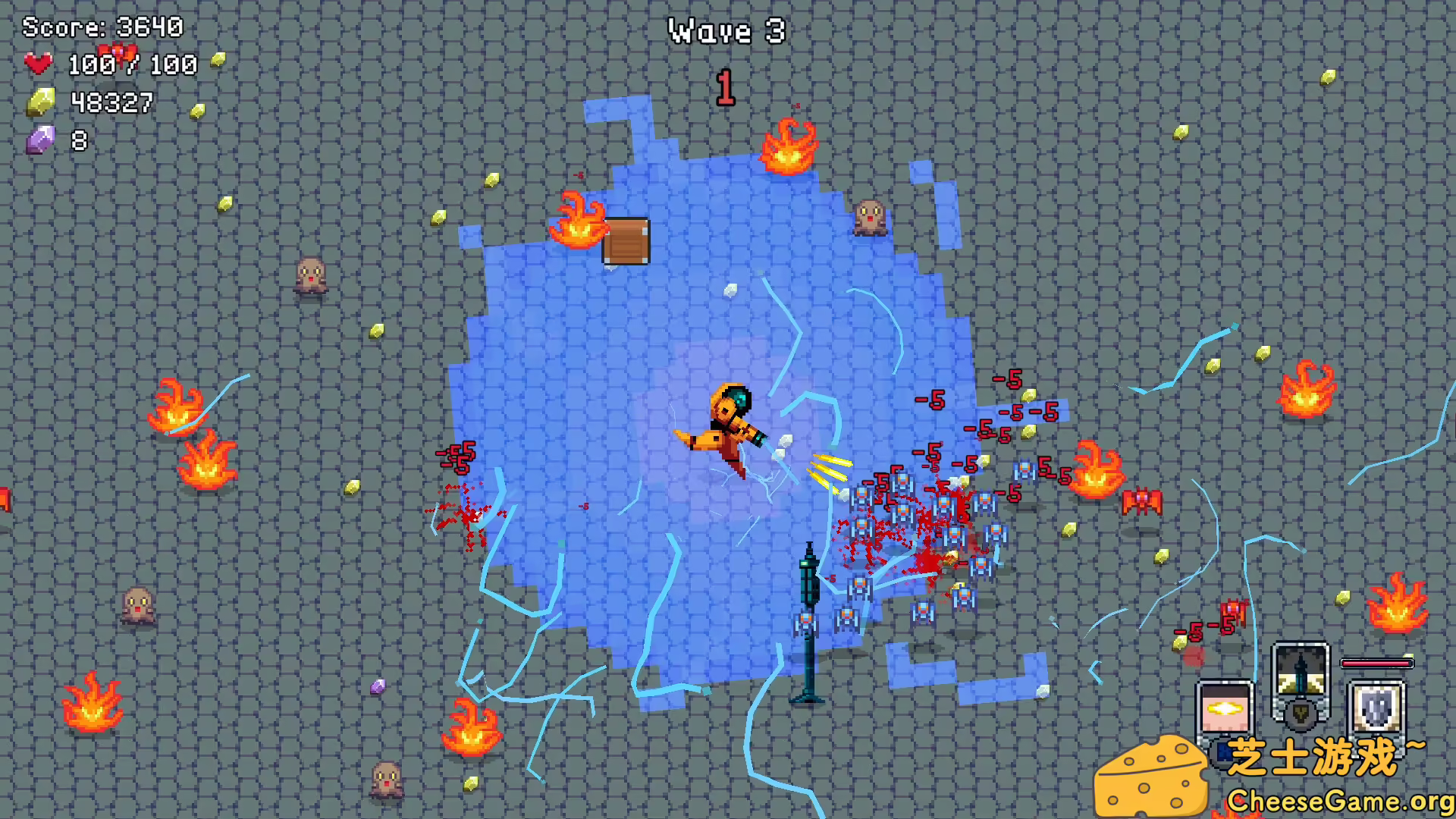Select the yellow gem currency icon
1456x819 pixels.
point(40,102)
